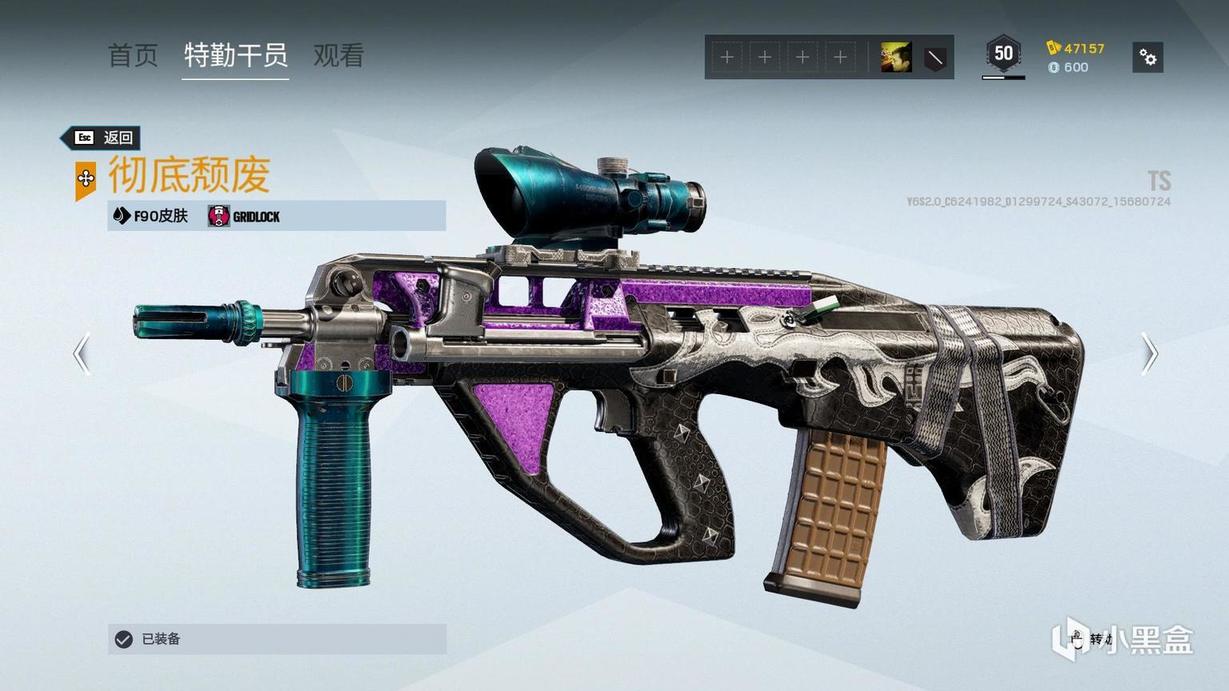
Task: Show the previous weapon skin arrow
Action: pyautogui.click(x=81, y=353)
